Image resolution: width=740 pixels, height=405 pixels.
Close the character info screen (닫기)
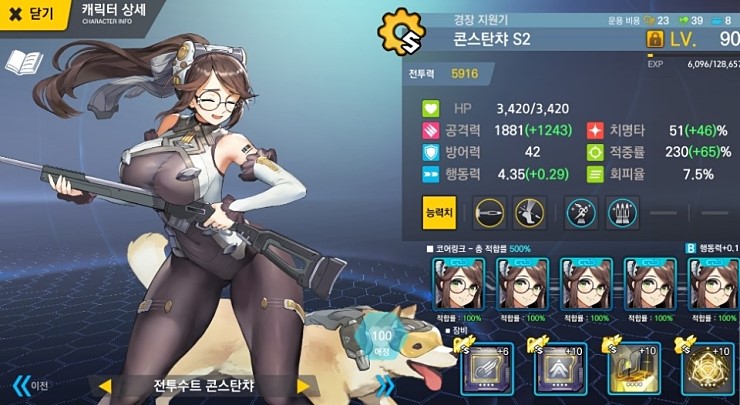[x=32, y=15]
